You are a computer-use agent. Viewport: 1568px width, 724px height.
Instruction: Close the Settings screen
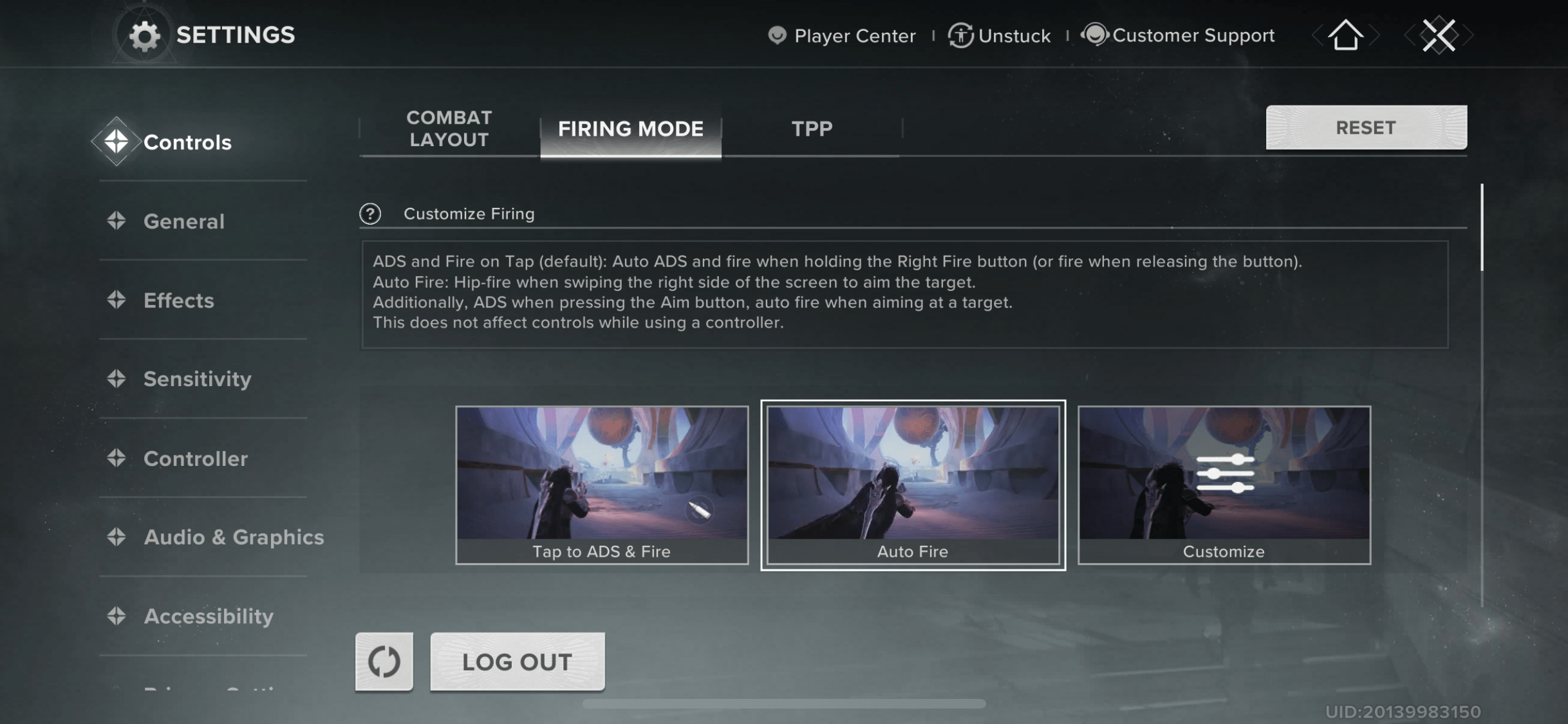[1438, 35]
